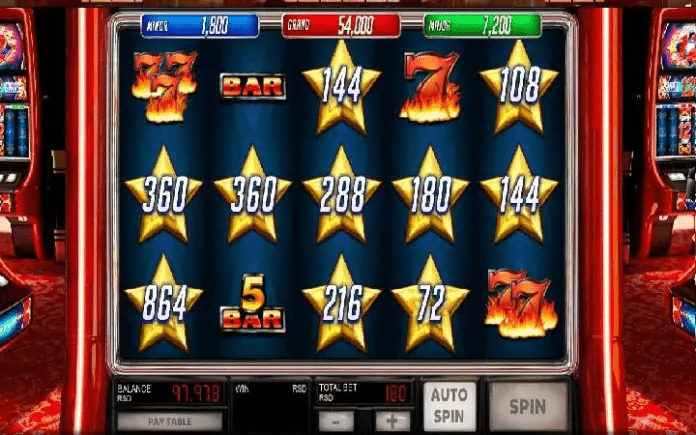Spin the slot reels
This screenshot has width=696, height=435.
[x=528, y=406]
